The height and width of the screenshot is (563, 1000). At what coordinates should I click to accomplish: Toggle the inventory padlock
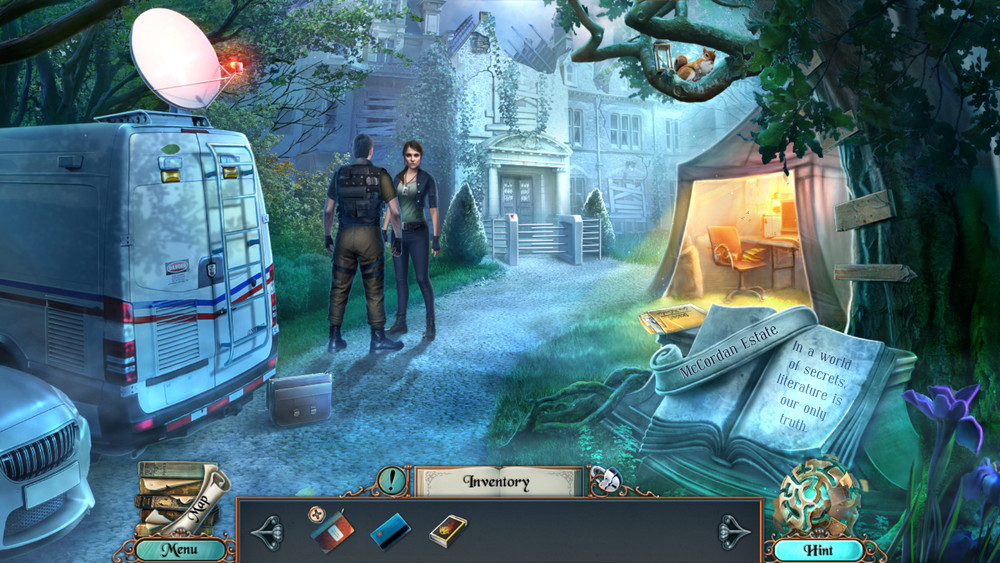[x=603, y=479]
